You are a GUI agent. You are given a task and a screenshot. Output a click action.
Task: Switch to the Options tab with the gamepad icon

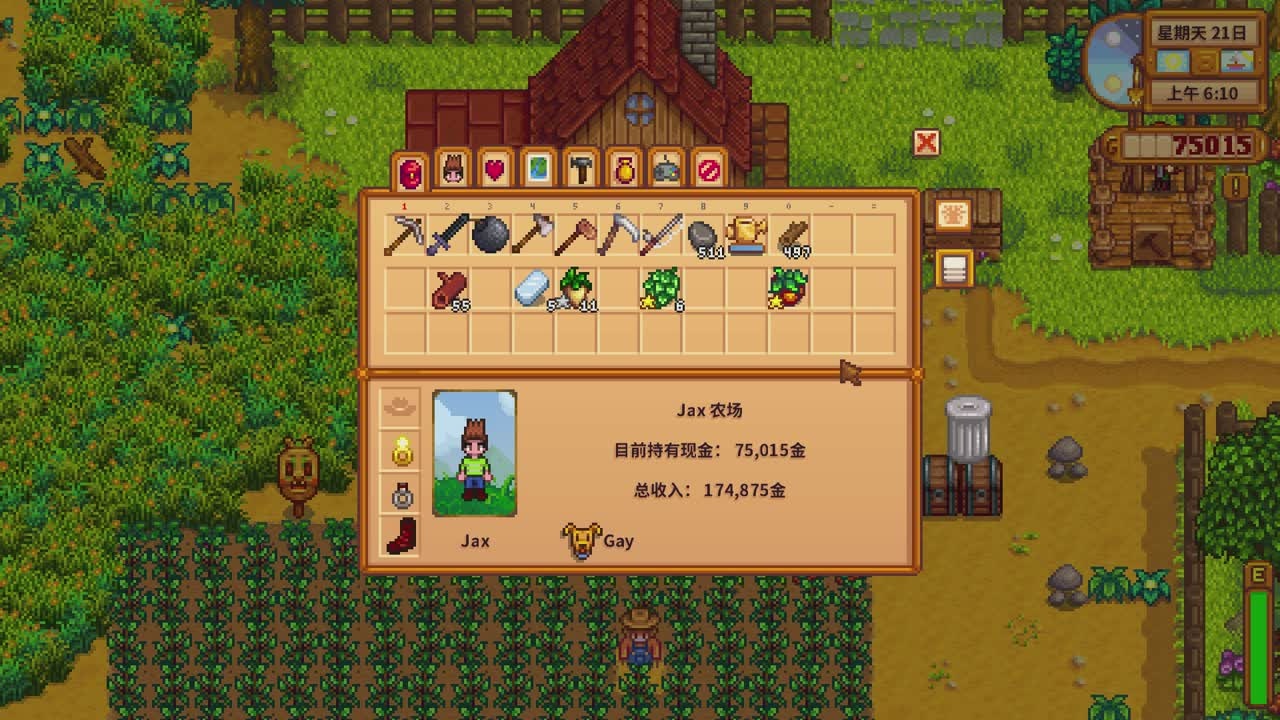tap(667, 170)
